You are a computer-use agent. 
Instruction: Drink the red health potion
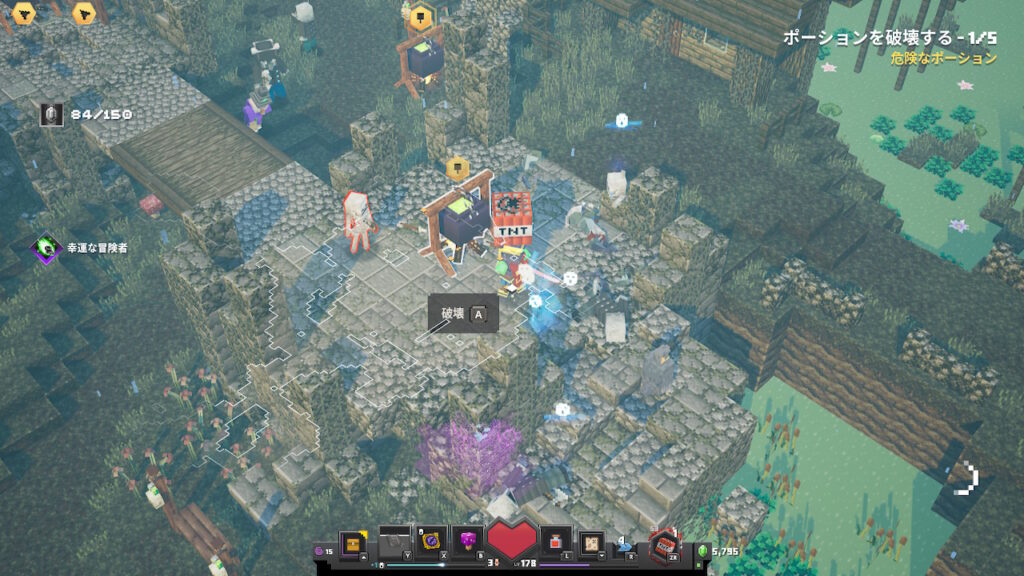pos(555,541)
